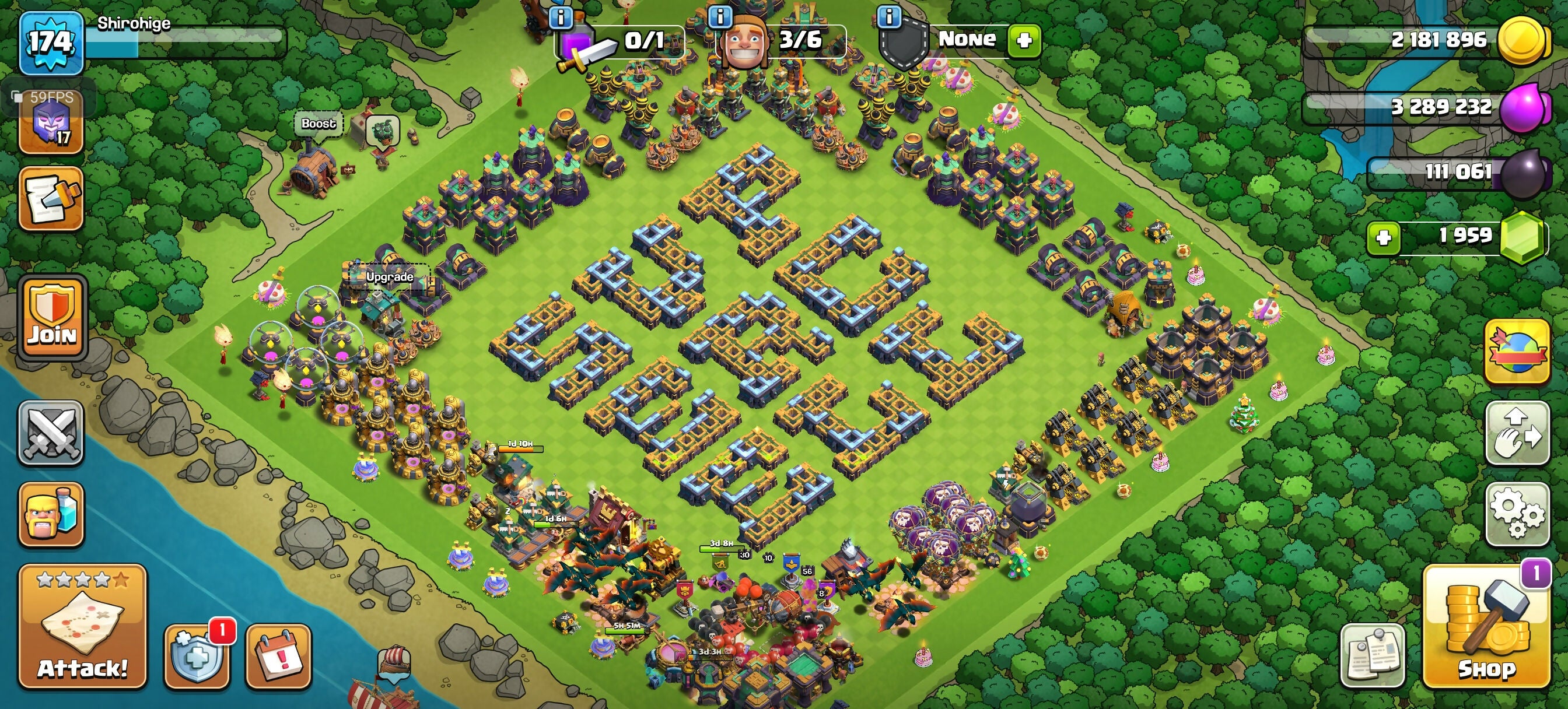Open the shield protection button
Screen dimensions: 1568x709
pos(196,656)
